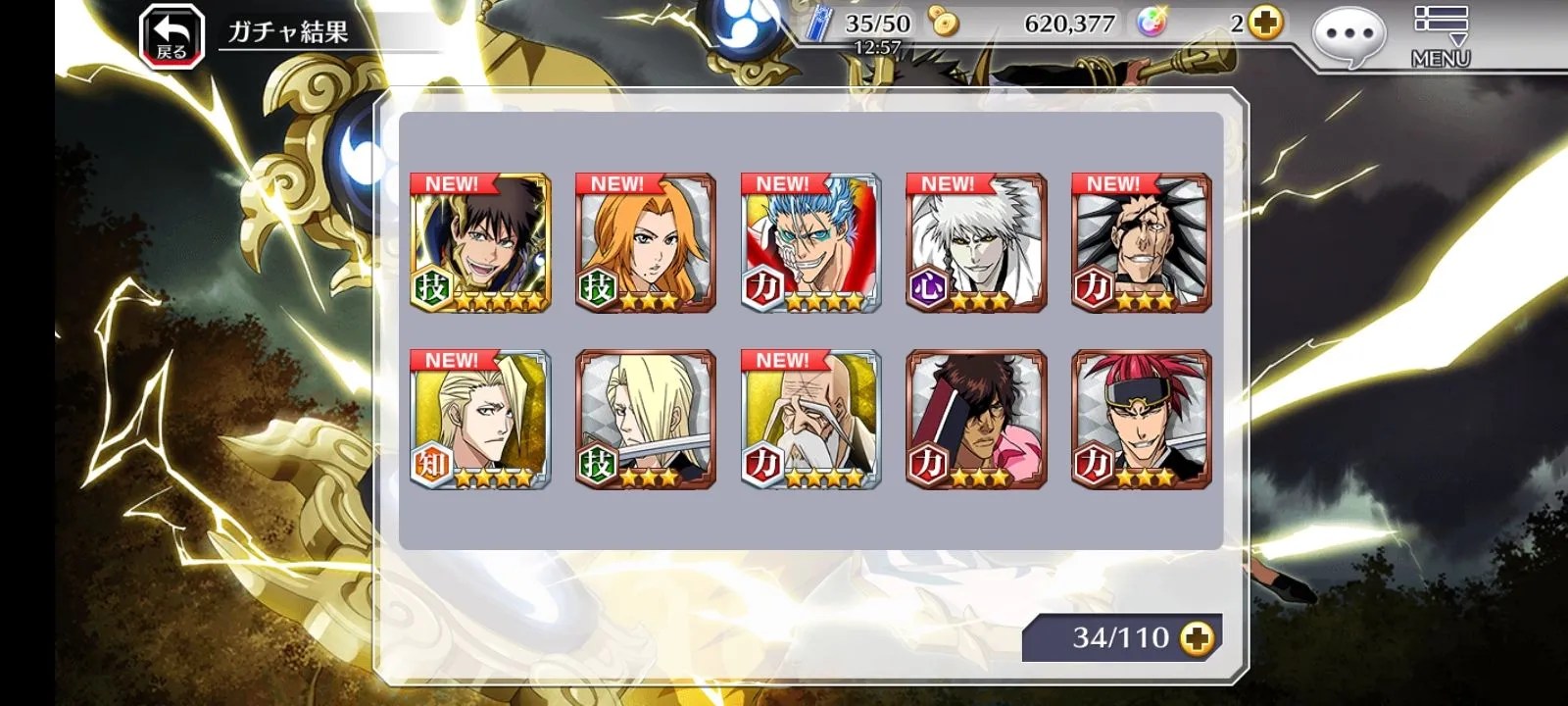Viewport: 1568px width, 706px height.
Task: Select the blue-haired character card
Action: coord(811,243)
